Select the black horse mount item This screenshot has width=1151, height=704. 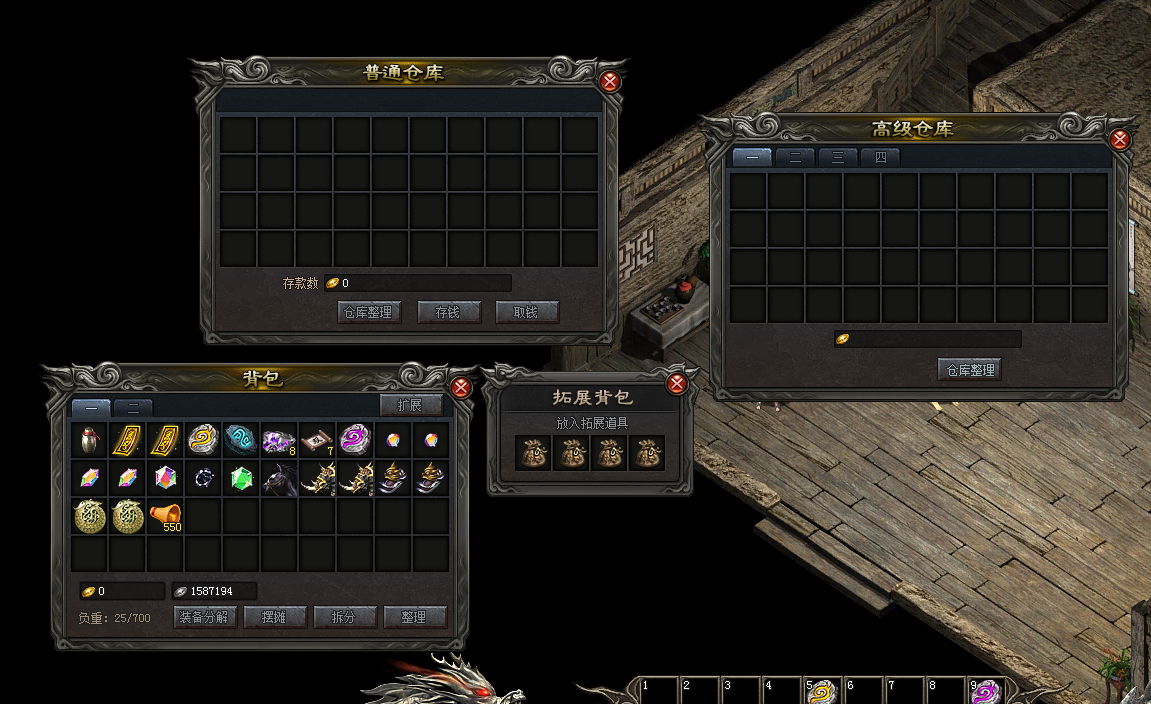[279, 478]
